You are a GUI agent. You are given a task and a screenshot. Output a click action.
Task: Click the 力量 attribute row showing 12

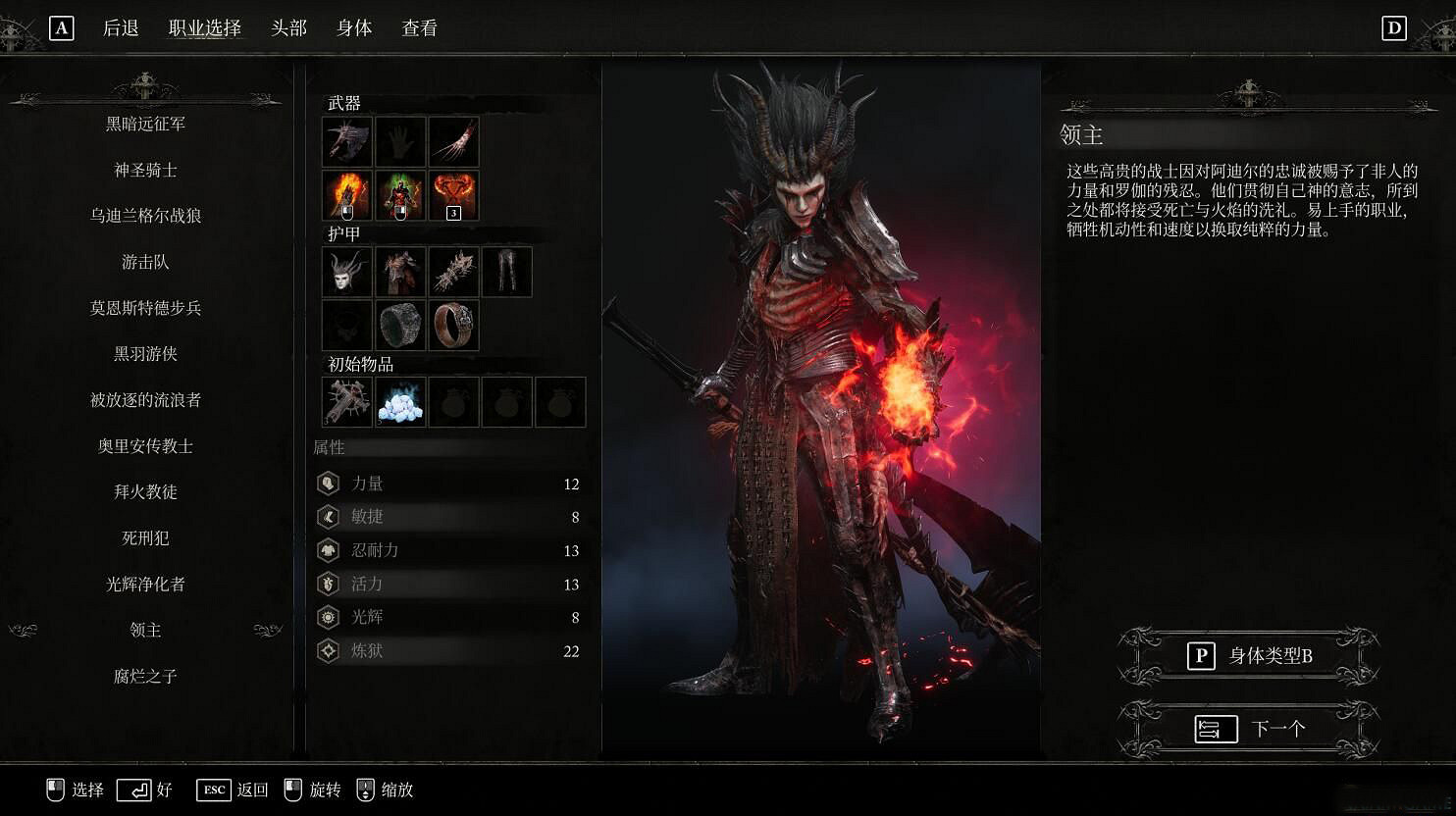click(x=449, y=483)
